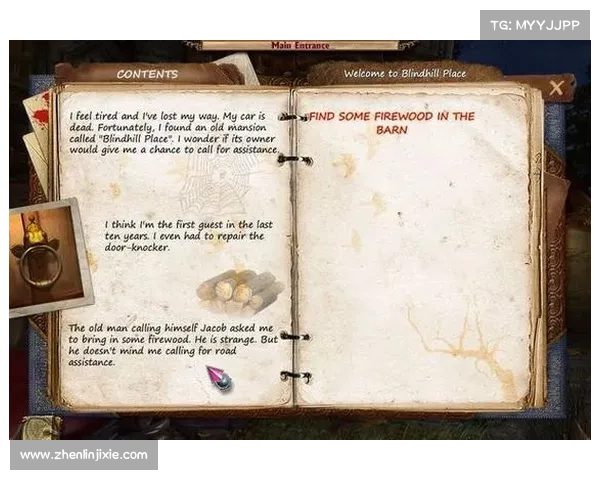Click the firewood logs sketch

239,290
